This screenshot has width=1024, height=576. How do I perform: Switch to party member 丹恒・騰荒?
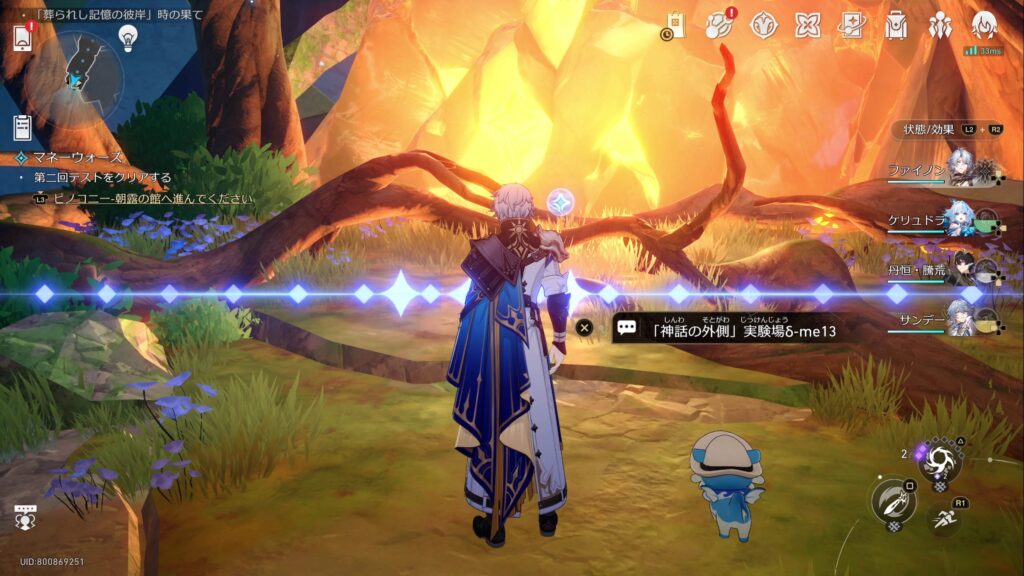click(x=960, y=267)
